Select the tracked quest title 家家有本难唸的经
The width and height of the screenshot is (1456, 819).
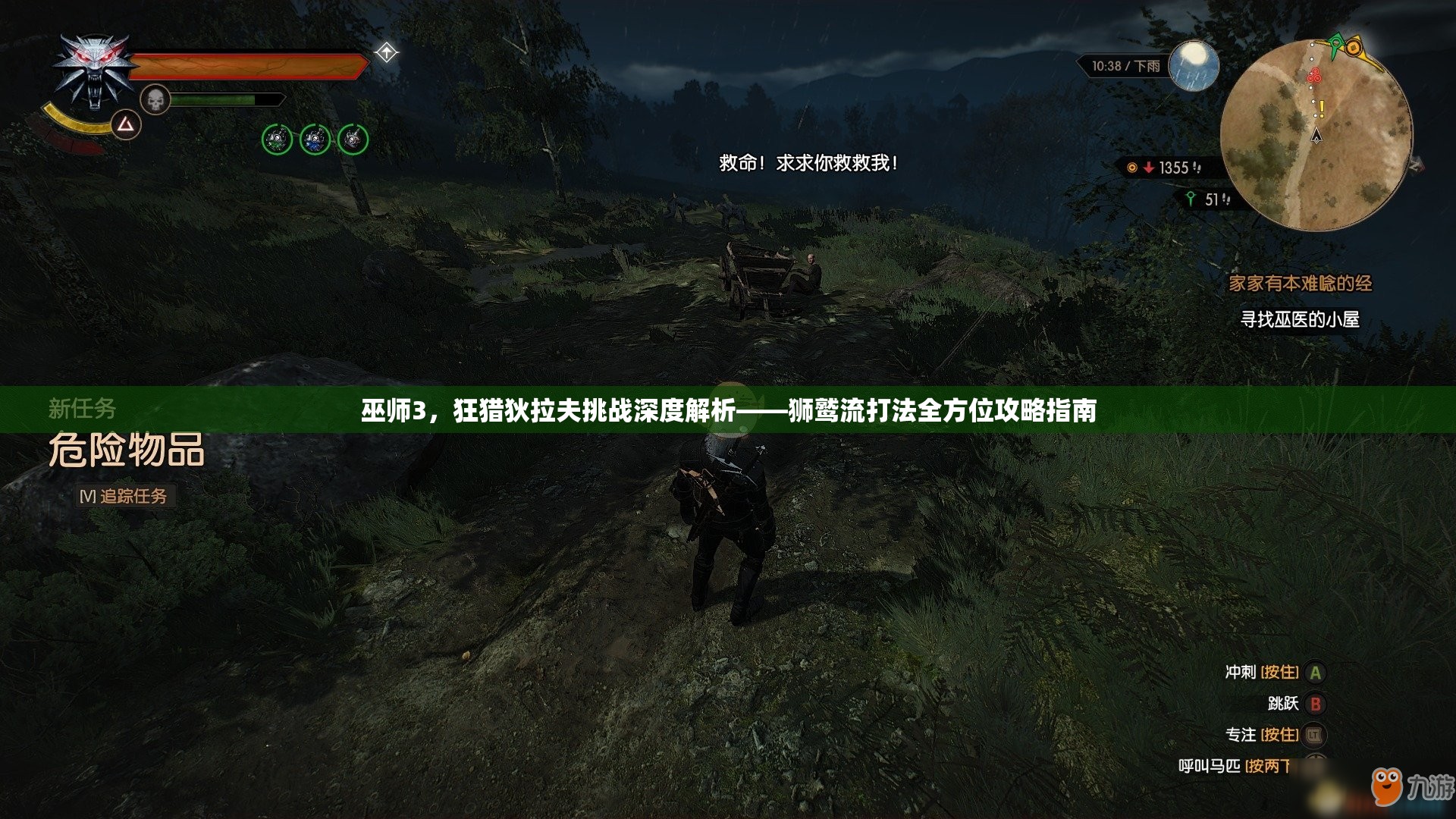pyautogui.click(x=1300, y=284)
